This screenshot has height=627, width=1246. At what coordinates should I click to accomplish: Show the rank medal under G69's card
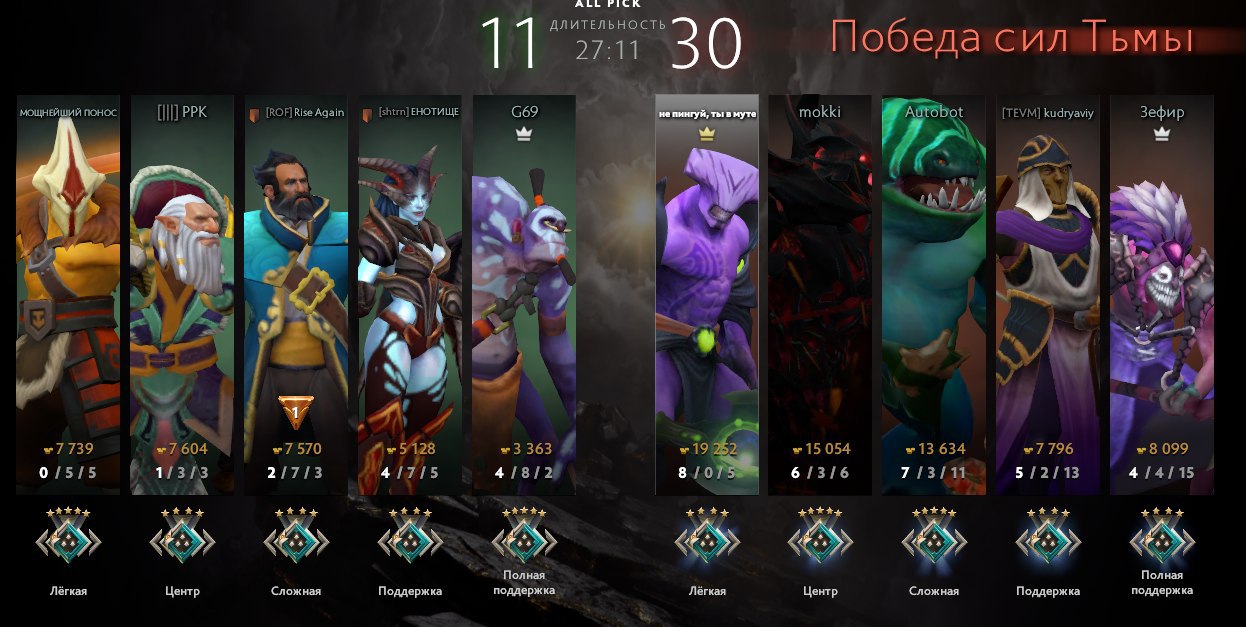(x=524, y=537)
